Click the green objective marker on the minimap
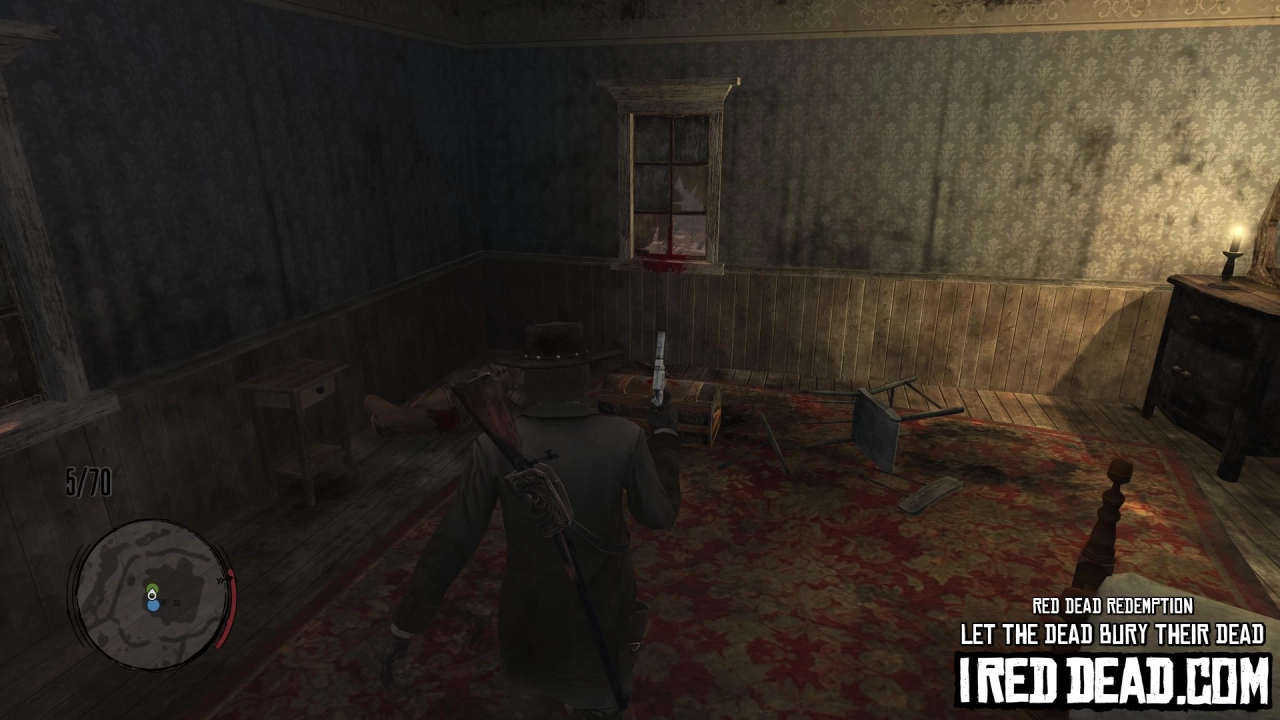 [152, 587]
